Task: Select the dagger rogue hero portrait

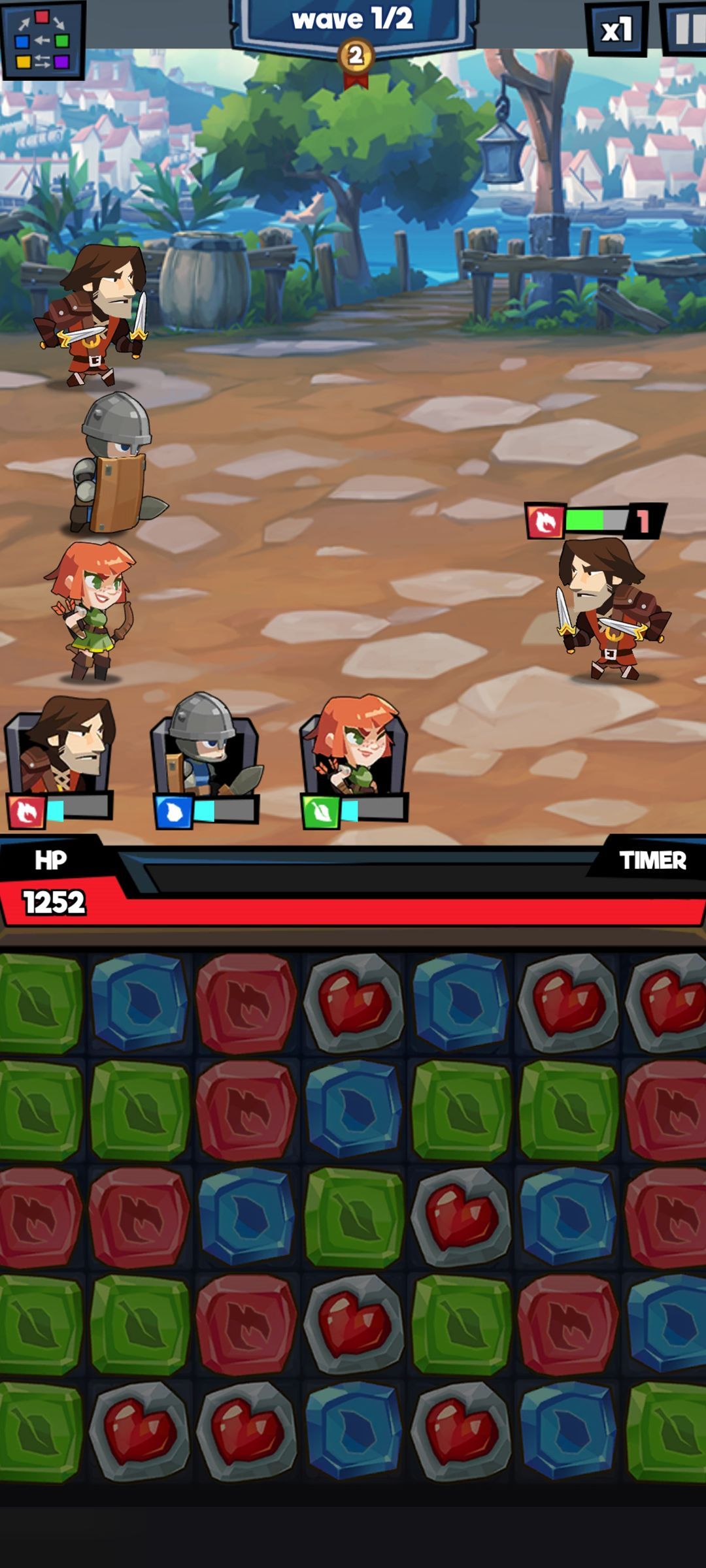Action: pos(61,751)
